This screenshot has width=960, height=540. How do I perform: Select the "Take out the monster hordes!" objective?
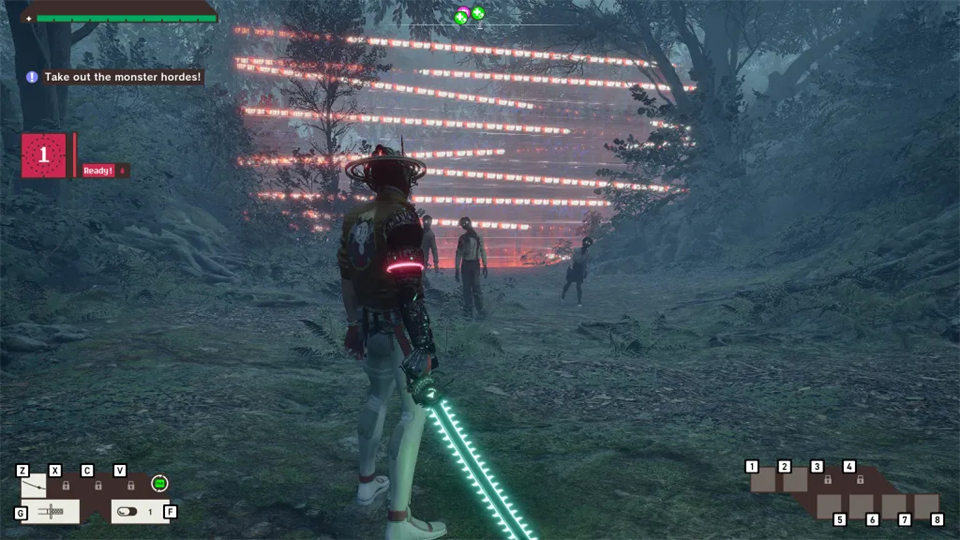click(x=115, y=77)
